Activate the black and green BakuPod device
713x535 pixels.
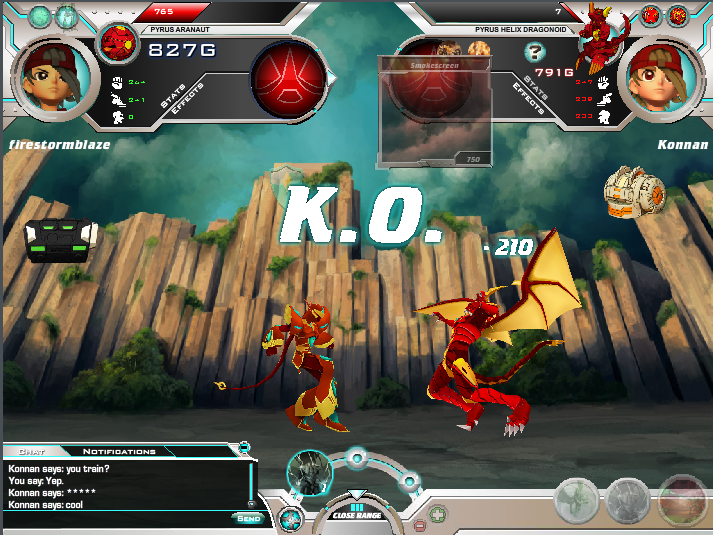(60, 240)
